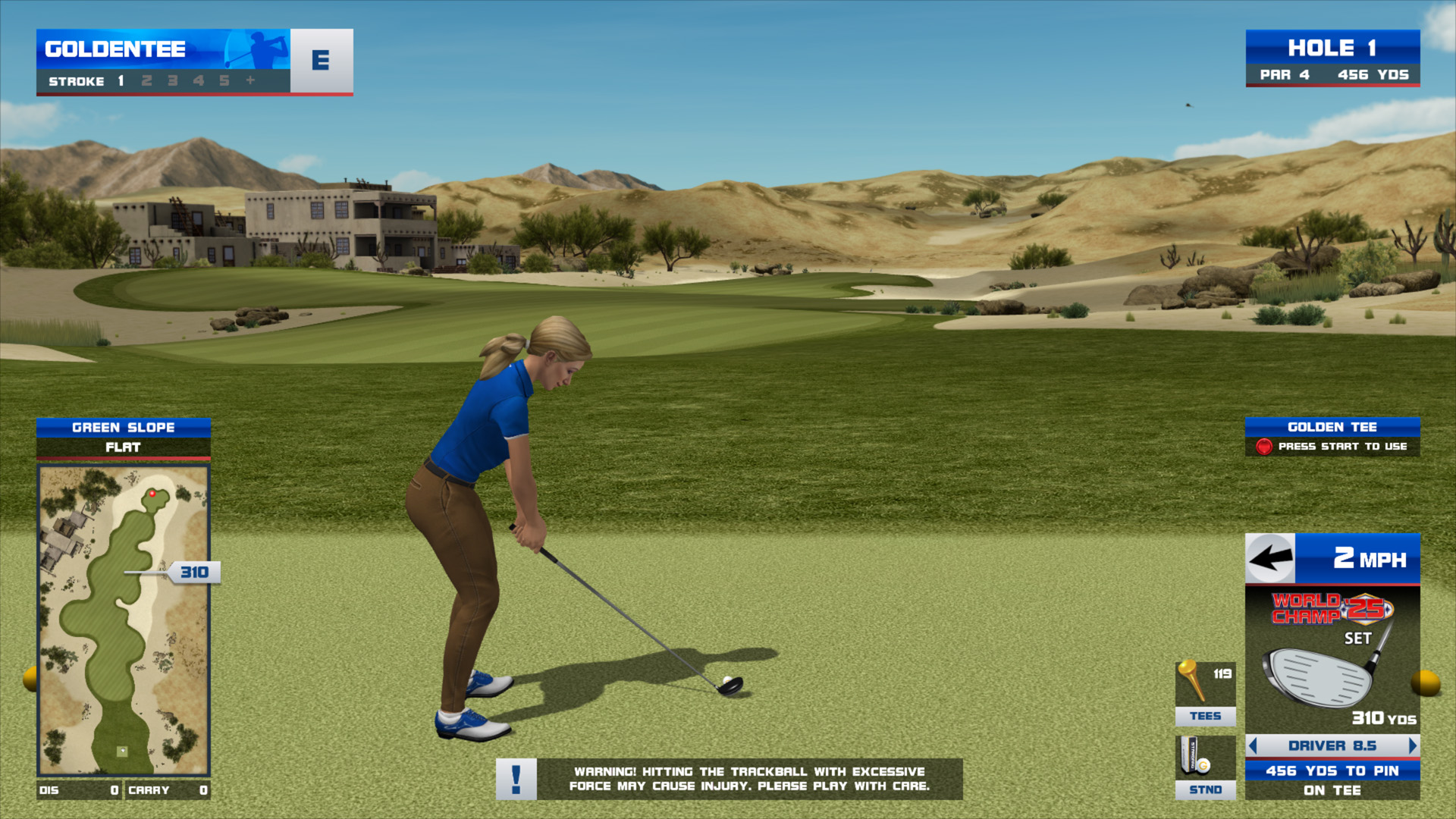Image resolution: width=1456 pixels, height=819 pixels.
Task: Choose the STND ball option
Action: coord(1205,767)
